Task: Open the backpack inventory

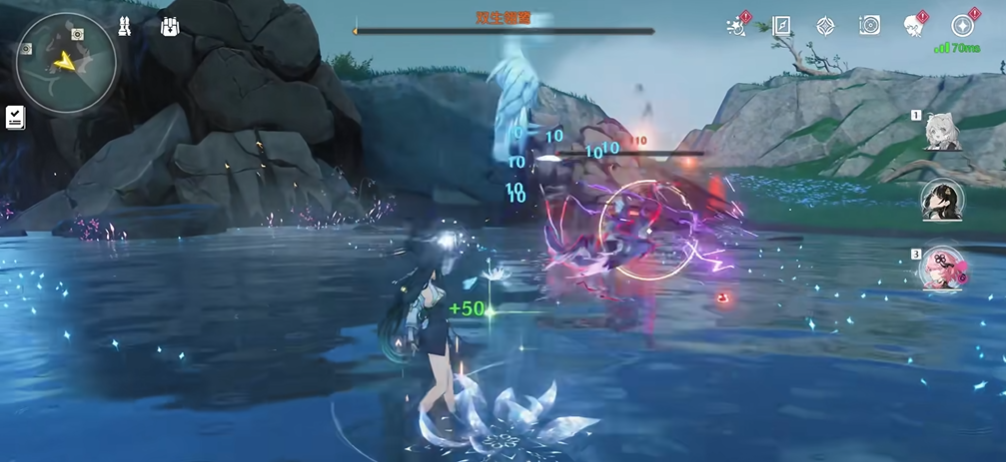Action: pos(170,26)
